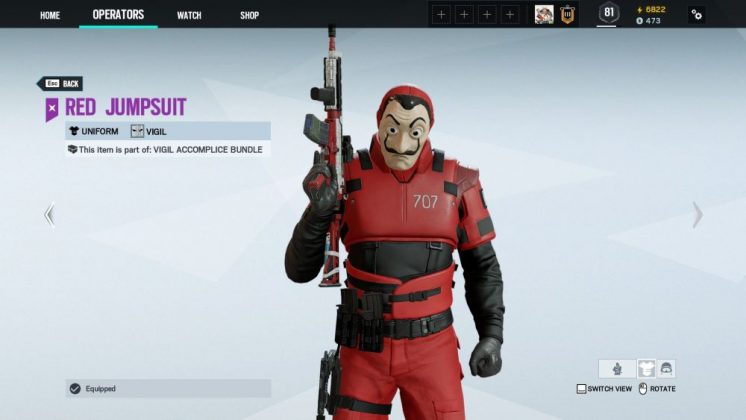
Task: Open the orange rank banner icon
Action: point(567,14)
